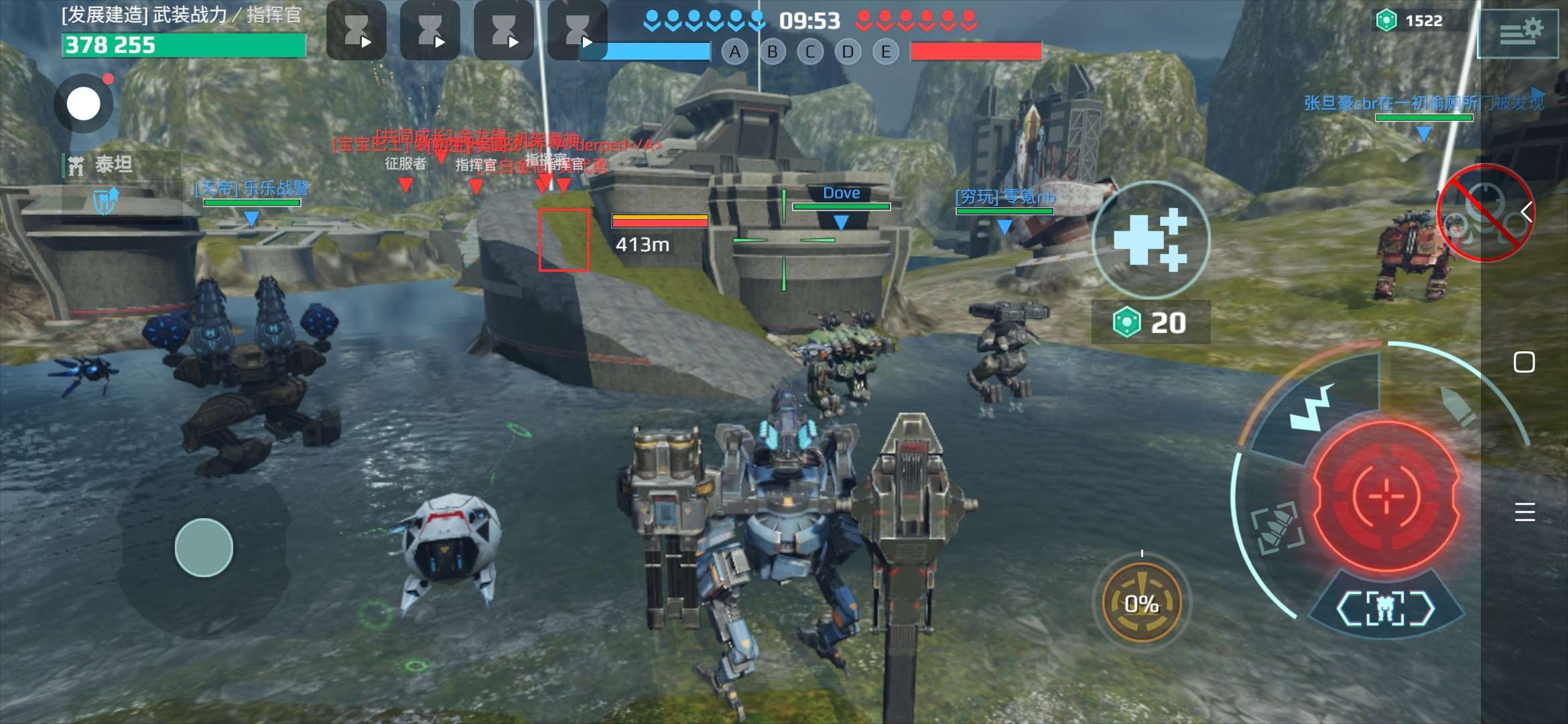Tap the blue shield upgrade icon
The image size is (1568, 724).
click(x=105, y=200)
